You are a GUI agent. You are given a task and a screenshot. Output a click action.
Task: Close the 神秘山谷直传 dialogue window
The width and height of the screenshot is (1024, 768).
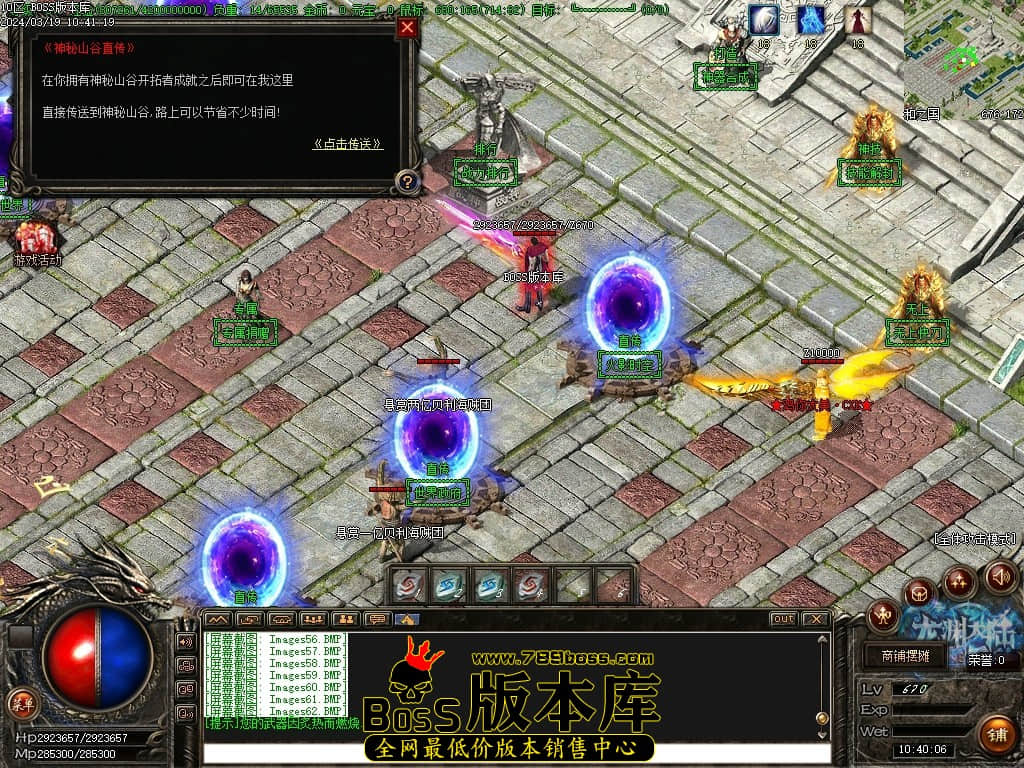(407, 28)
